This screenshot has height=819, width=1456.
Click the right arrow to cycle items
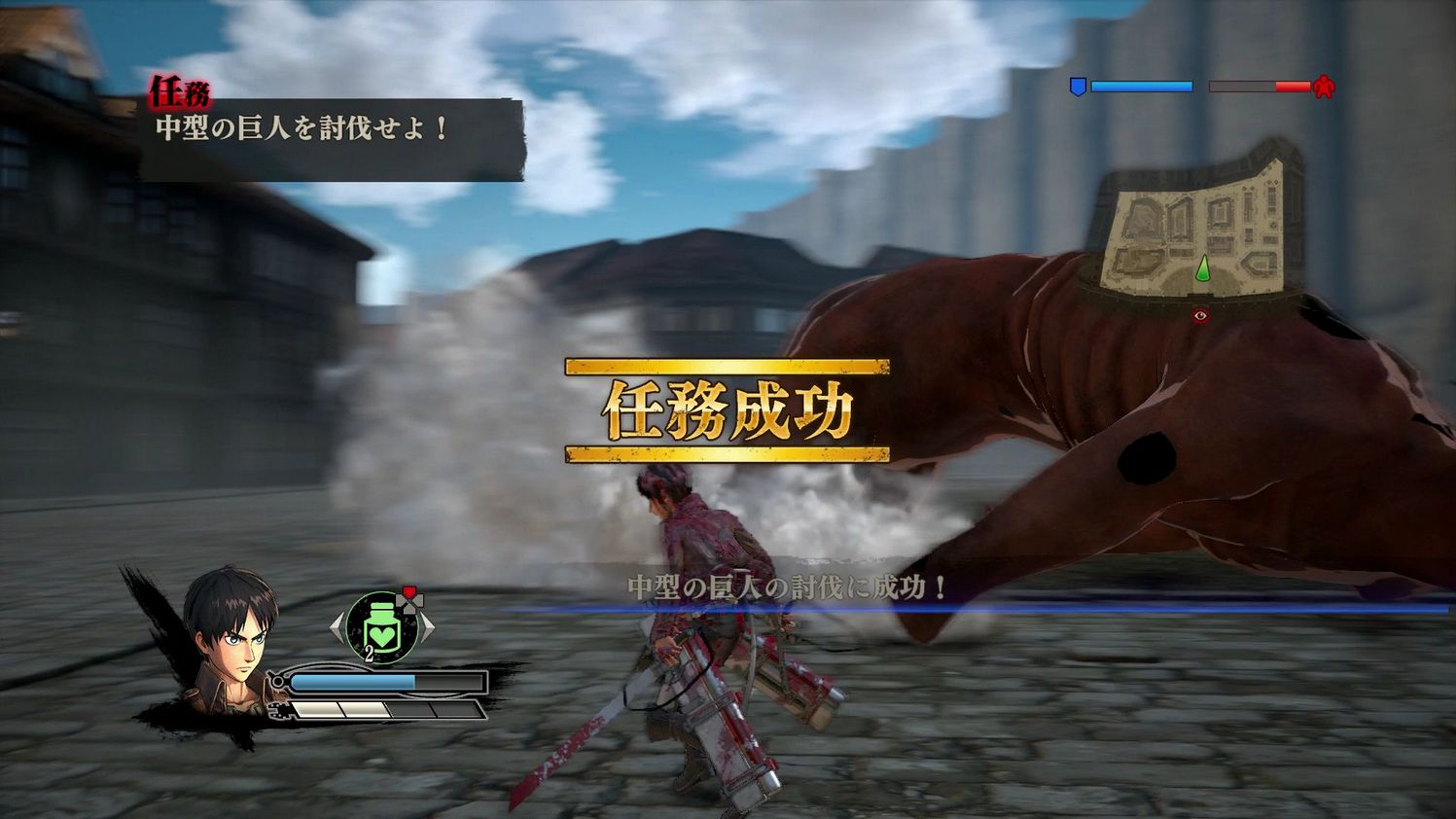(x=429, y=626)
